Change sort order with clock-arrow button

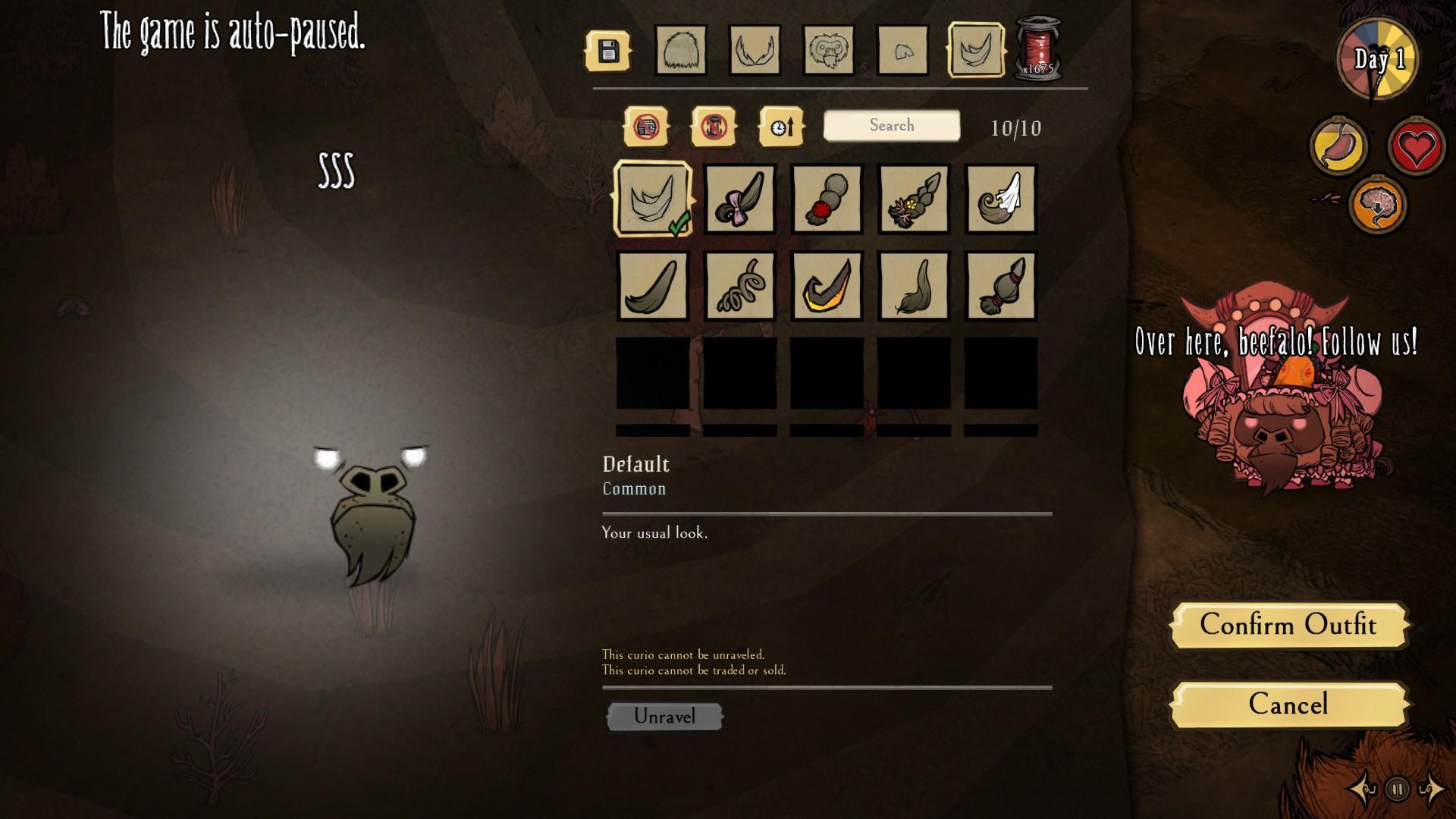click(781, 127)
